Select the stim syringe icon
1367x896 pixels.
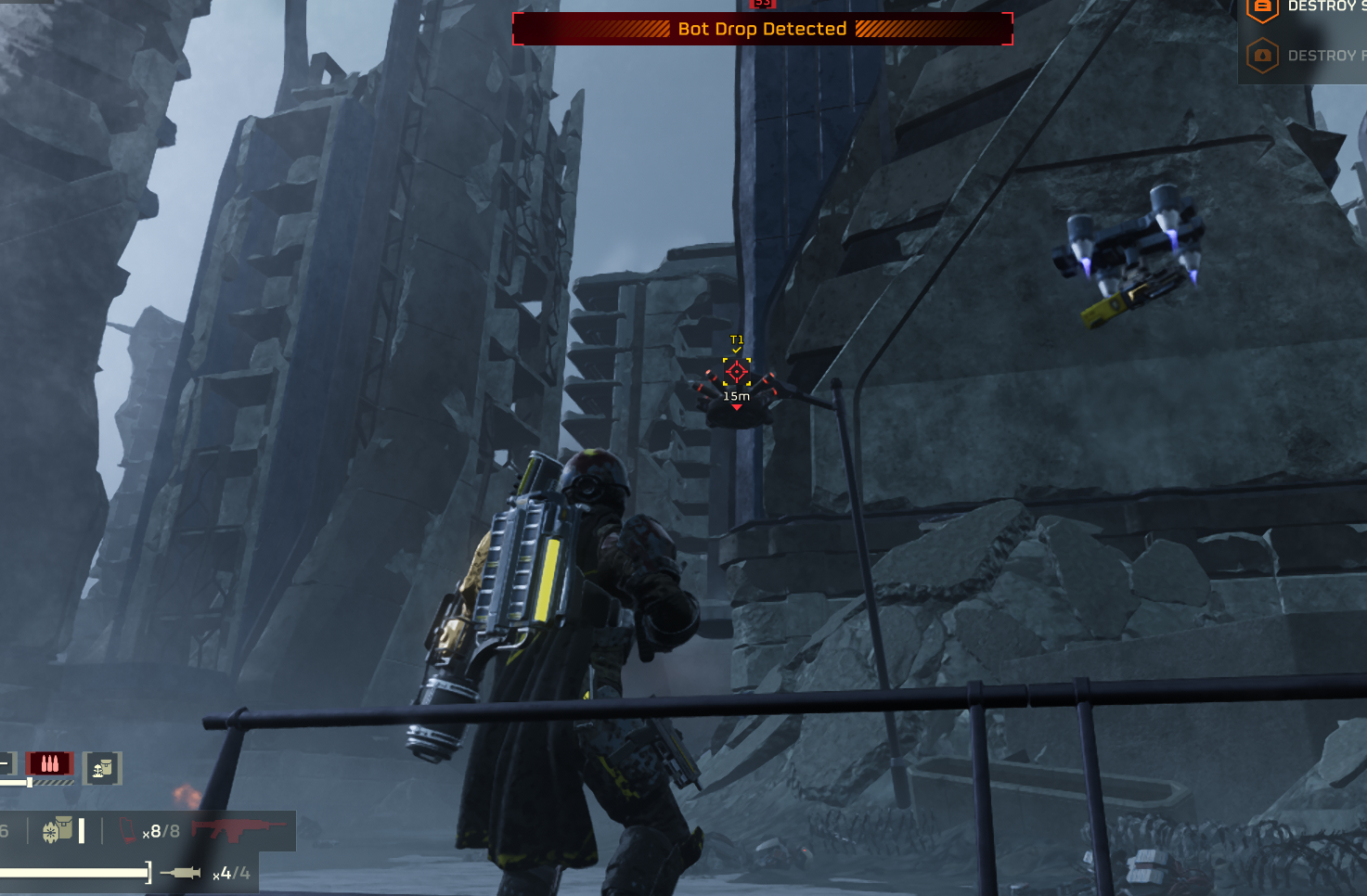tap(181, 873)
